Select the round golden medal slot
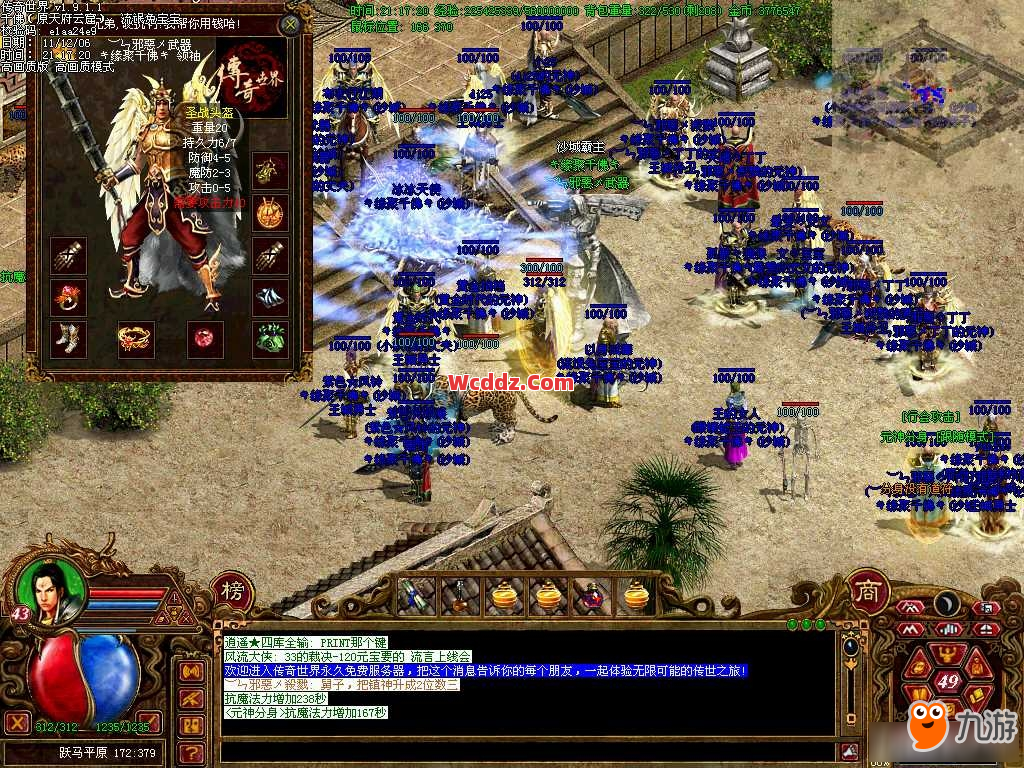Screen dimensions: 1024x768 coord(270,213)
